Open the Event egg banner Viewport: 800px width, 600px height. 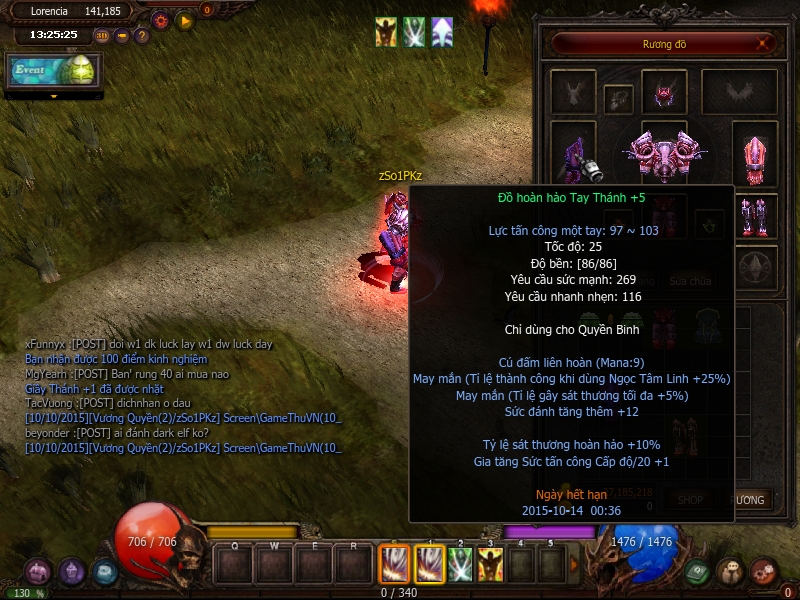(x=52, y=70)
